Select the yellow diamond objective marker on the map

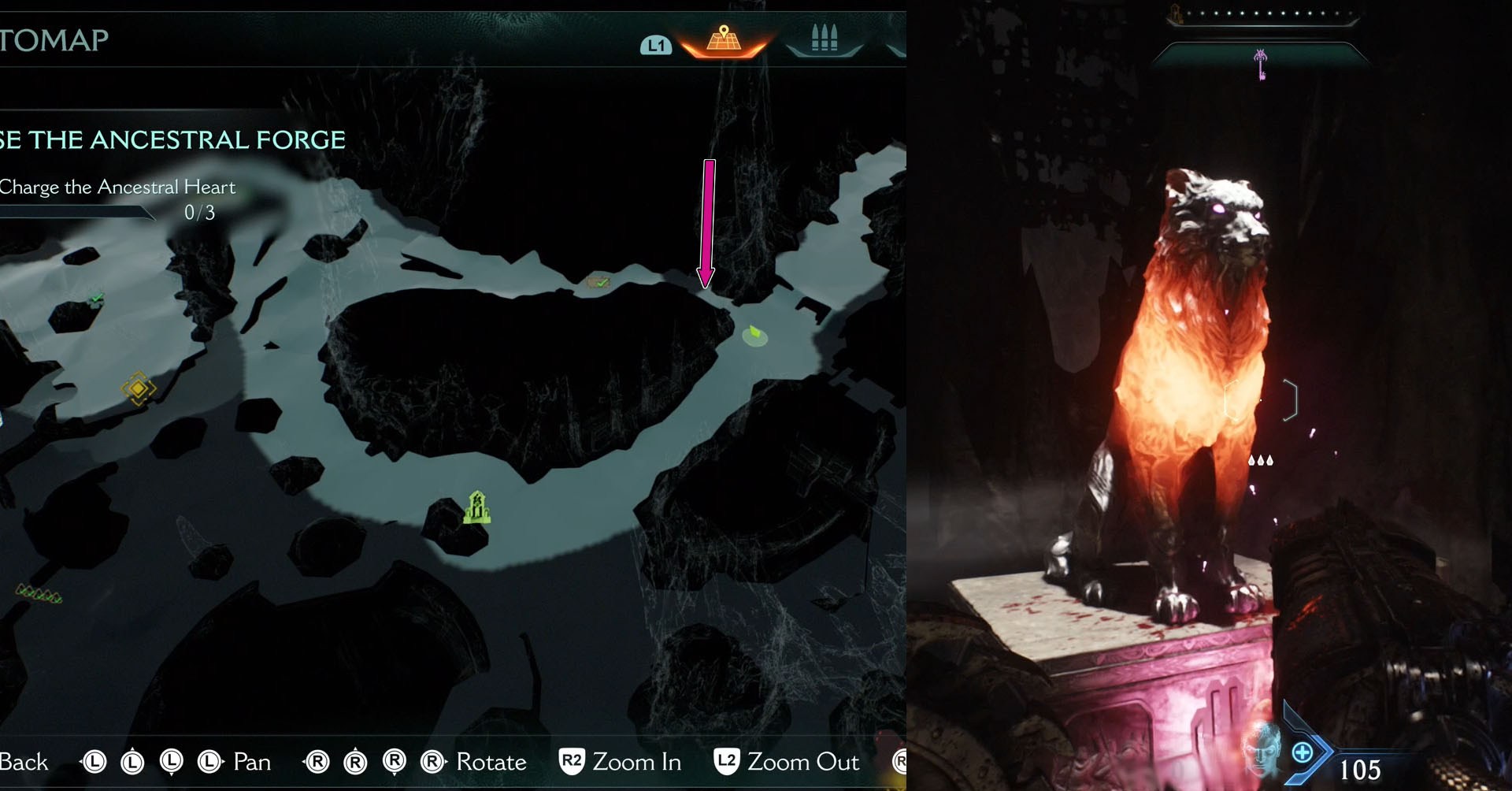(139, 389)
